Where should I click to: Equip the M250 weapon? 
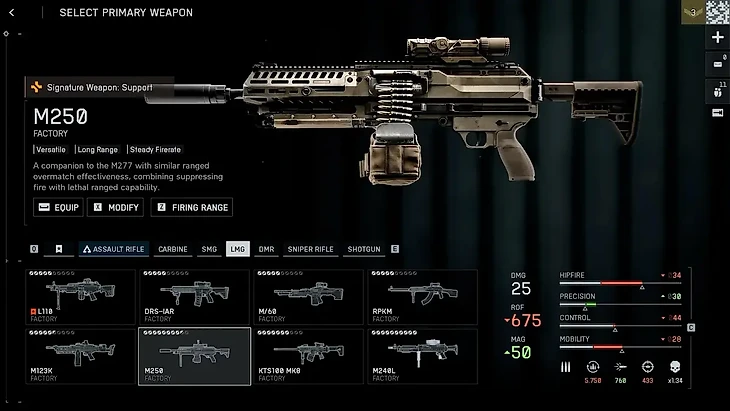[58, 207]
